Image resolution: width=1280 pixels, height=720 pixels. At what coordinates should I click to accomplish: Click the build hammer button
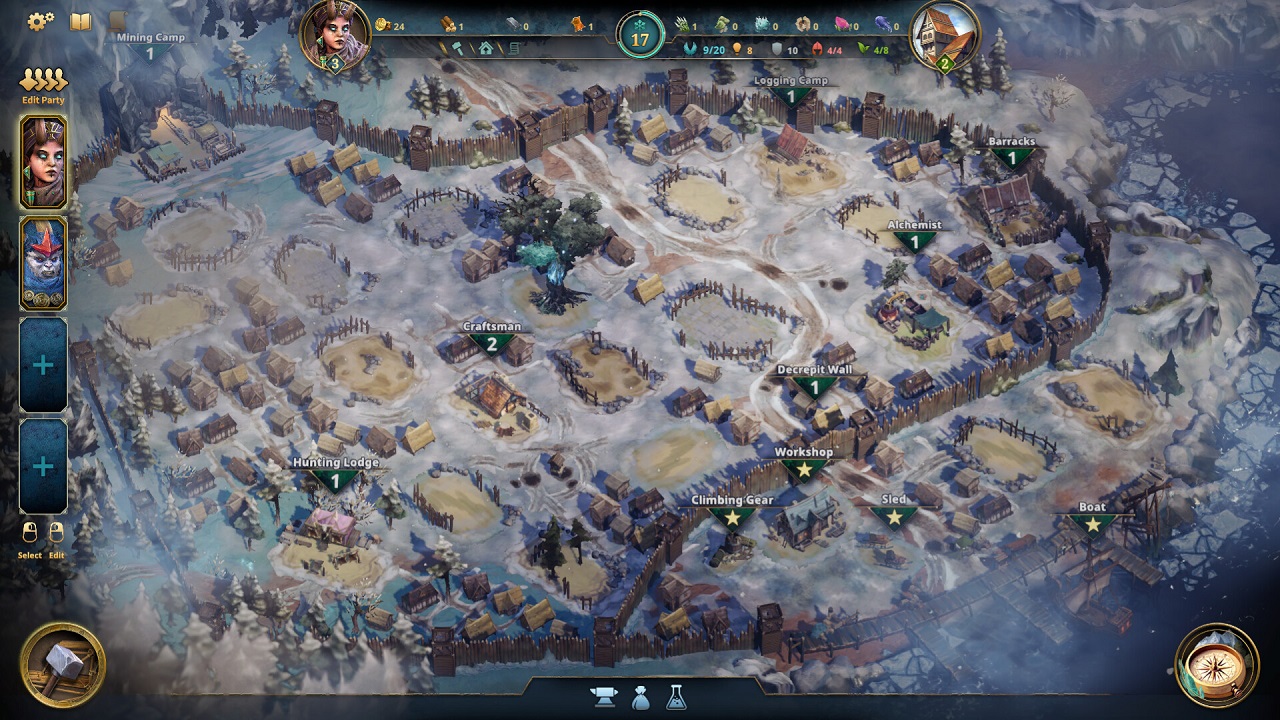(63, 664)
